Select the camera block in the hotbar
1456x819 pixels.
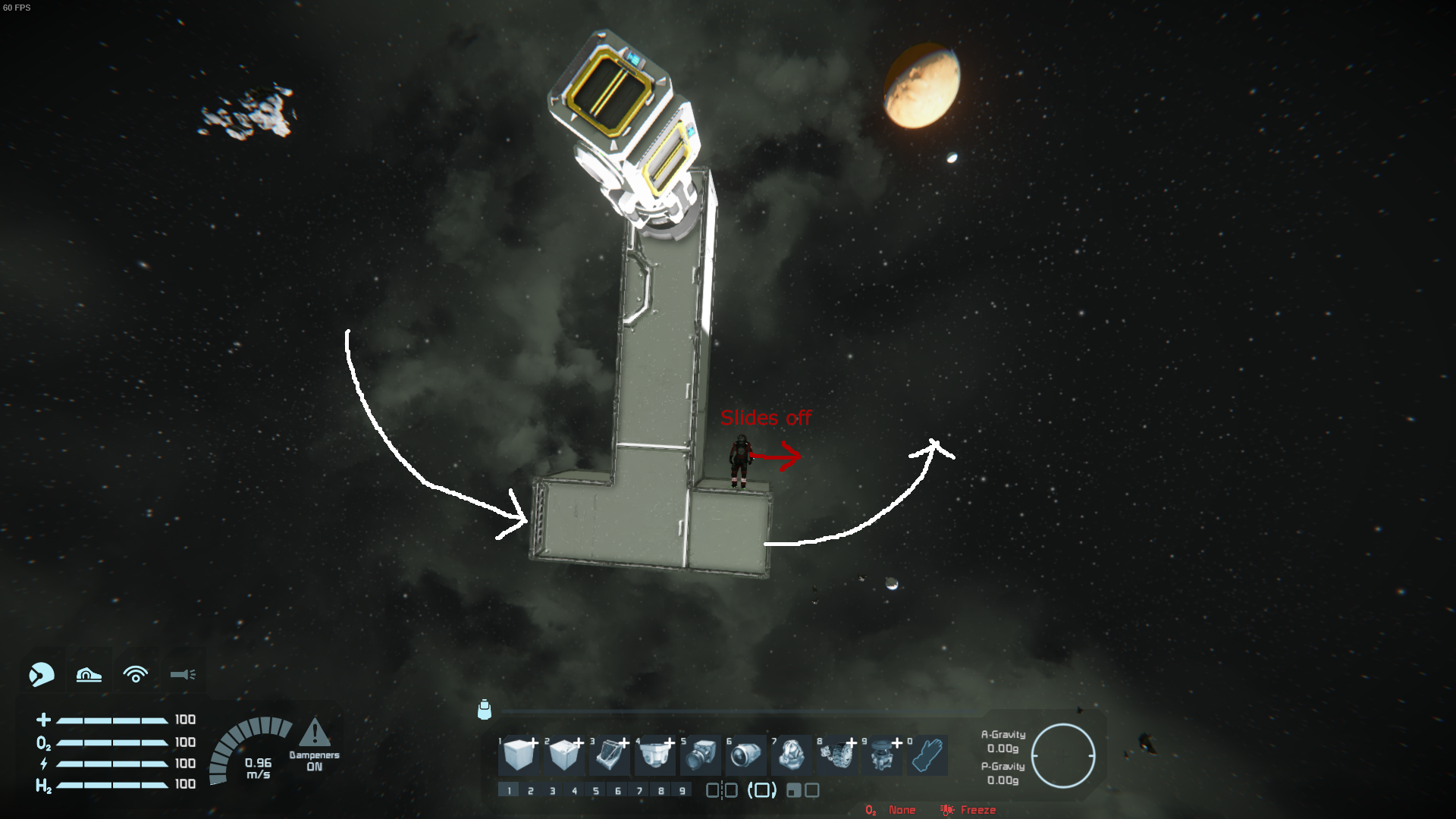[x=700, y=755]
